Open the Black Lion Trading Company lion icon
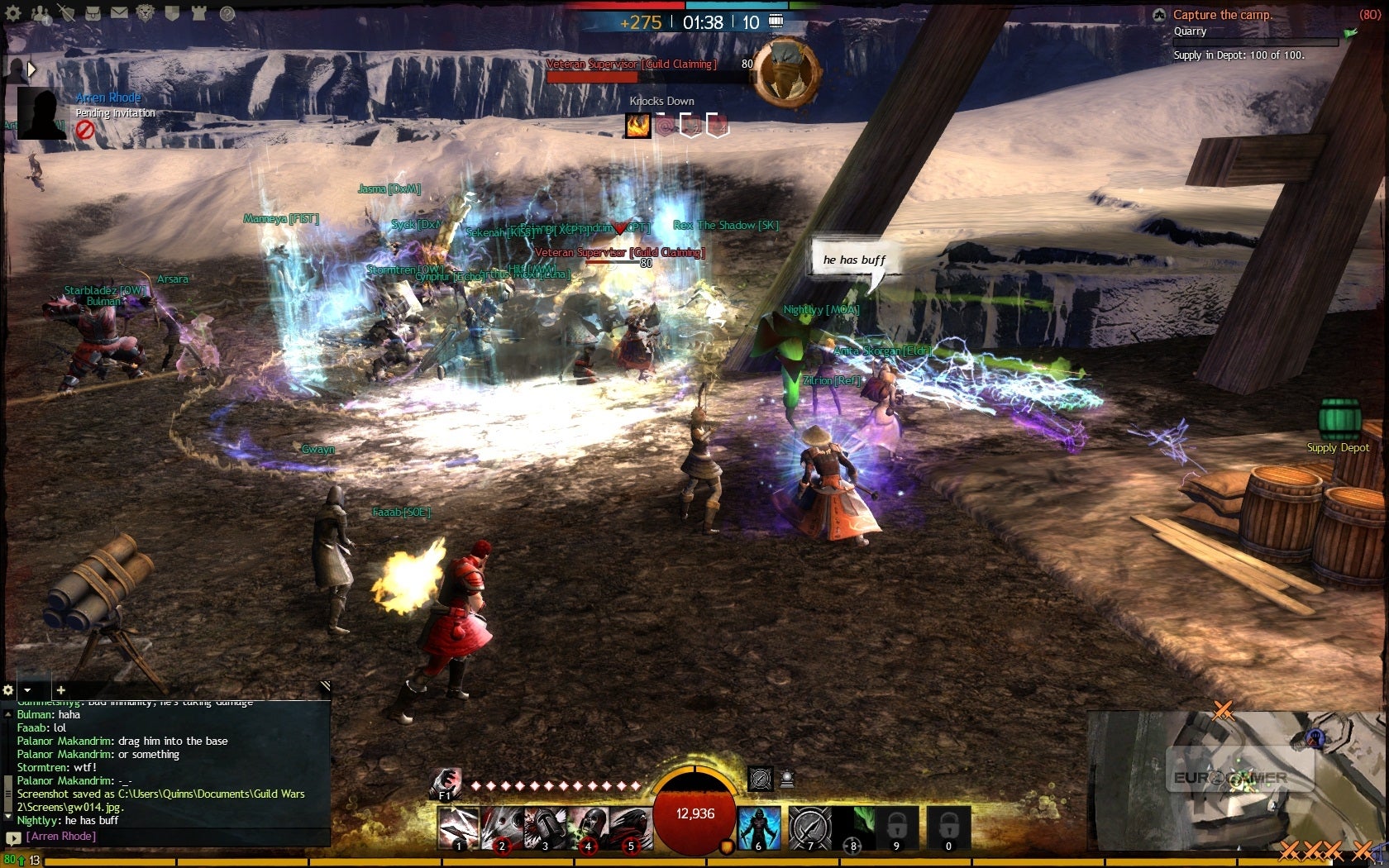1389x868 pixels. coord(145,12)
